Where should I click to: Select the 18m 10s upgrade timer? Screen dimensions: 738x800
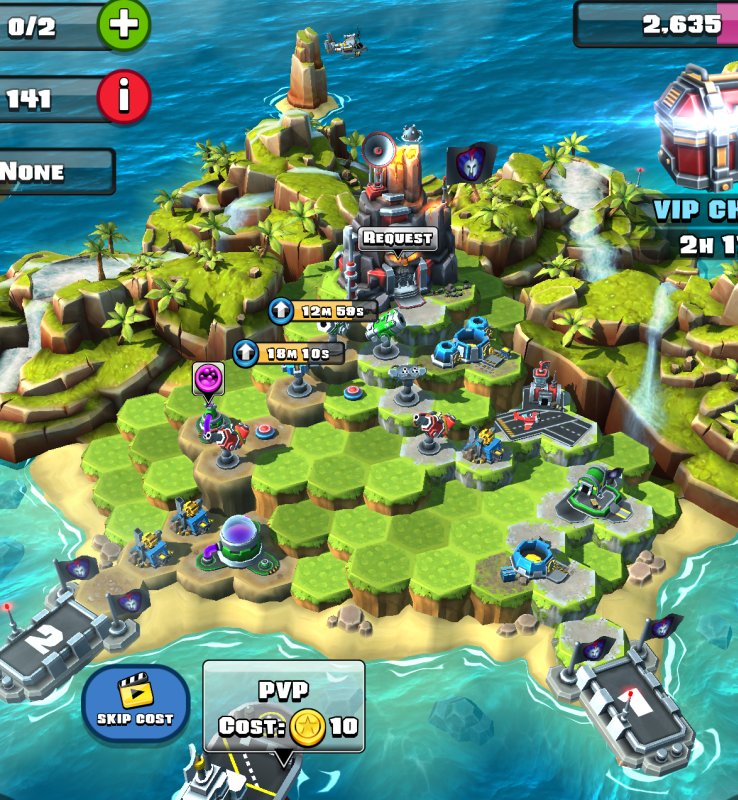[x=288, y=352]
